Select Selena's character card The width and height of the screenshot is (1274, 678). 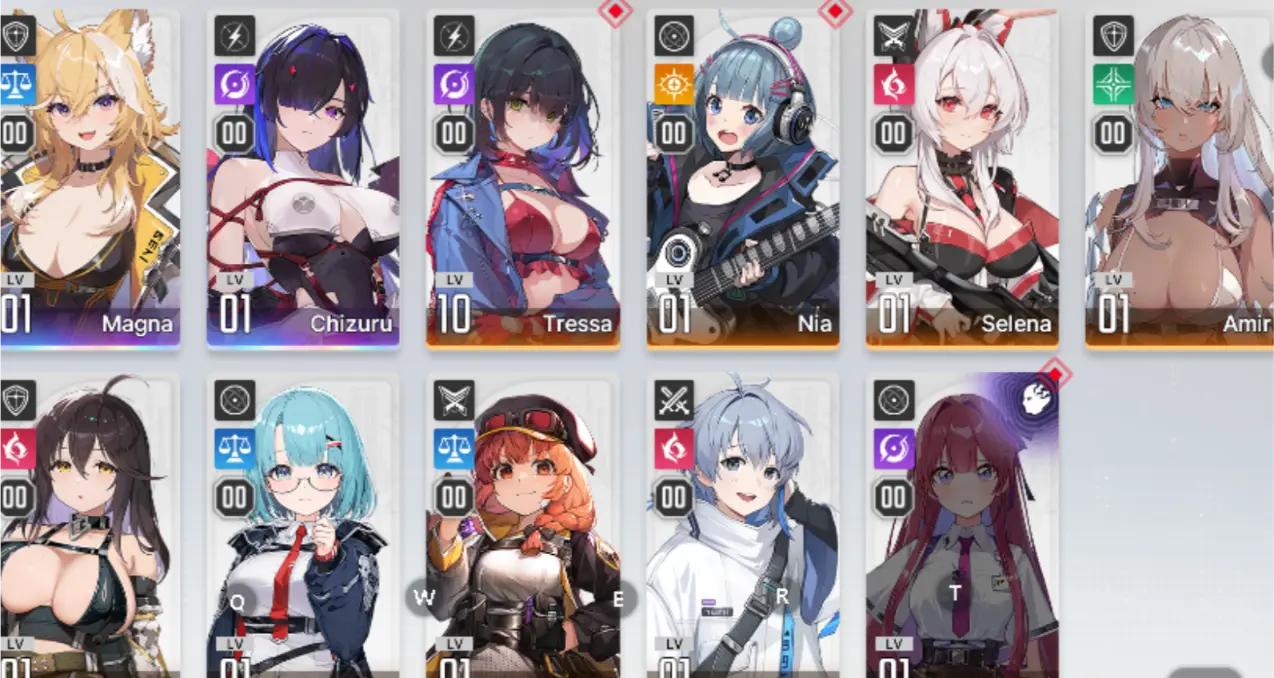[x=962, y=180]
